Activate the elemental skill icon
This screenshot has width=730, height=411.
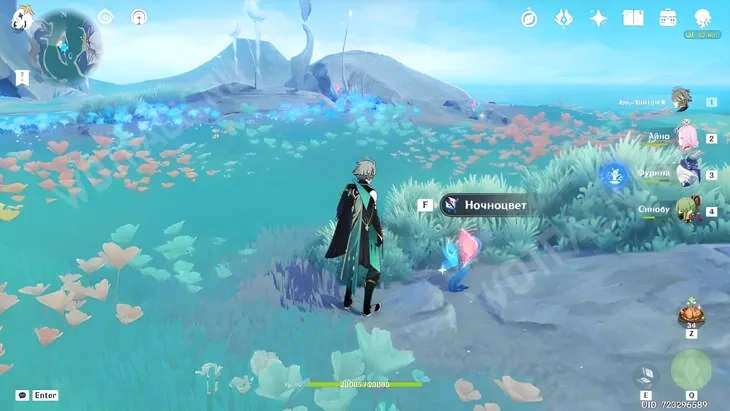click(645, 375)
